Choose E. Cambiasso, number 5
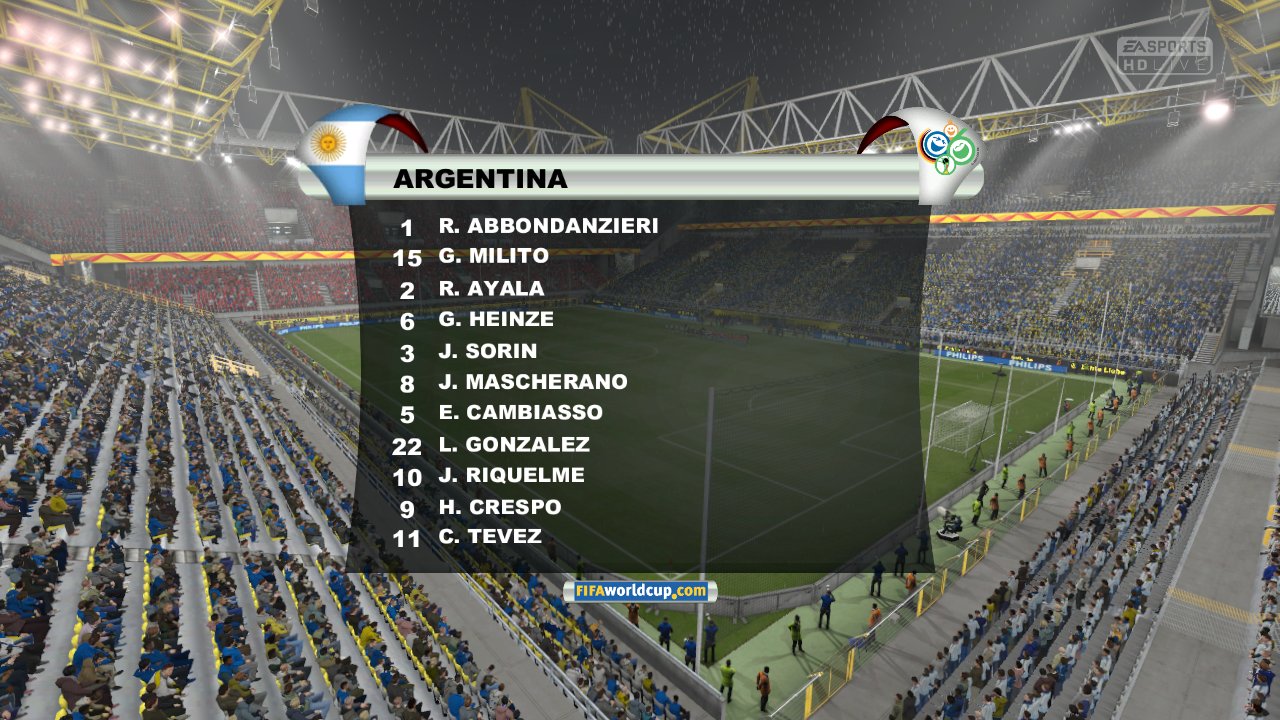Screen dimensions: 1280x720 pyautogui.click(x=520, y=413)
